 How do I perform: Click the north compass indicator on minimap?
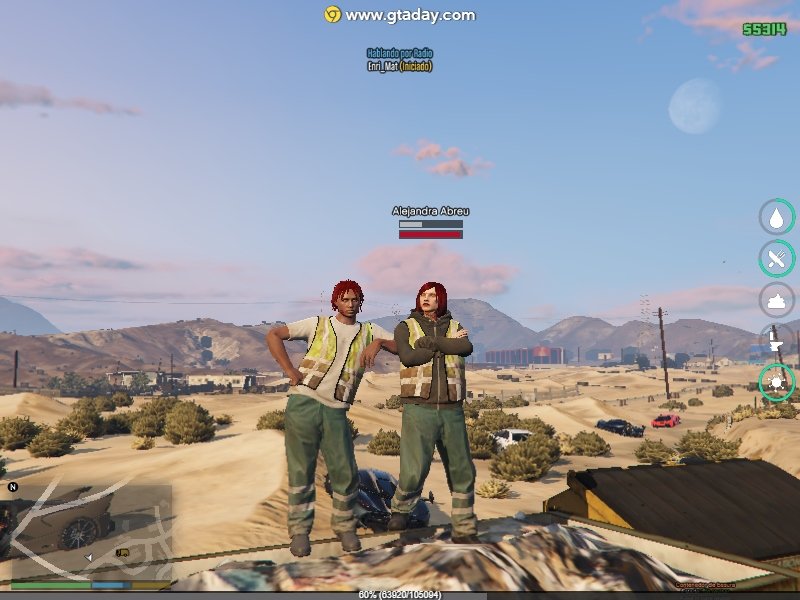pos(13,487)
